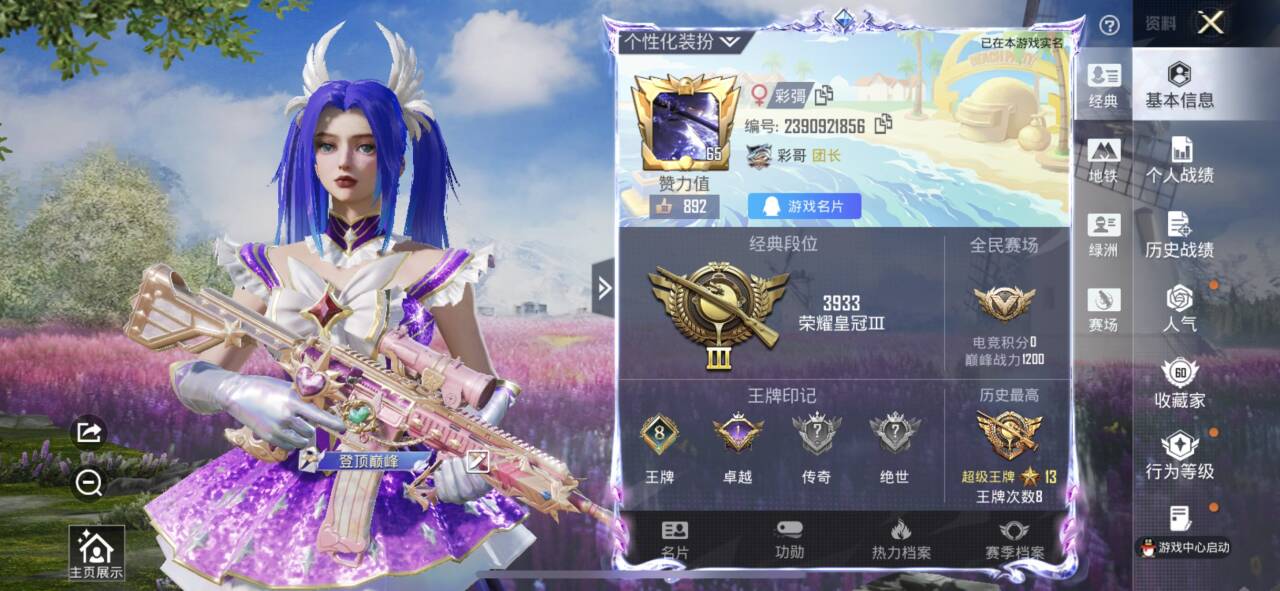
Task: Open the help question mark icon
Action: (x=1109, y=26)
